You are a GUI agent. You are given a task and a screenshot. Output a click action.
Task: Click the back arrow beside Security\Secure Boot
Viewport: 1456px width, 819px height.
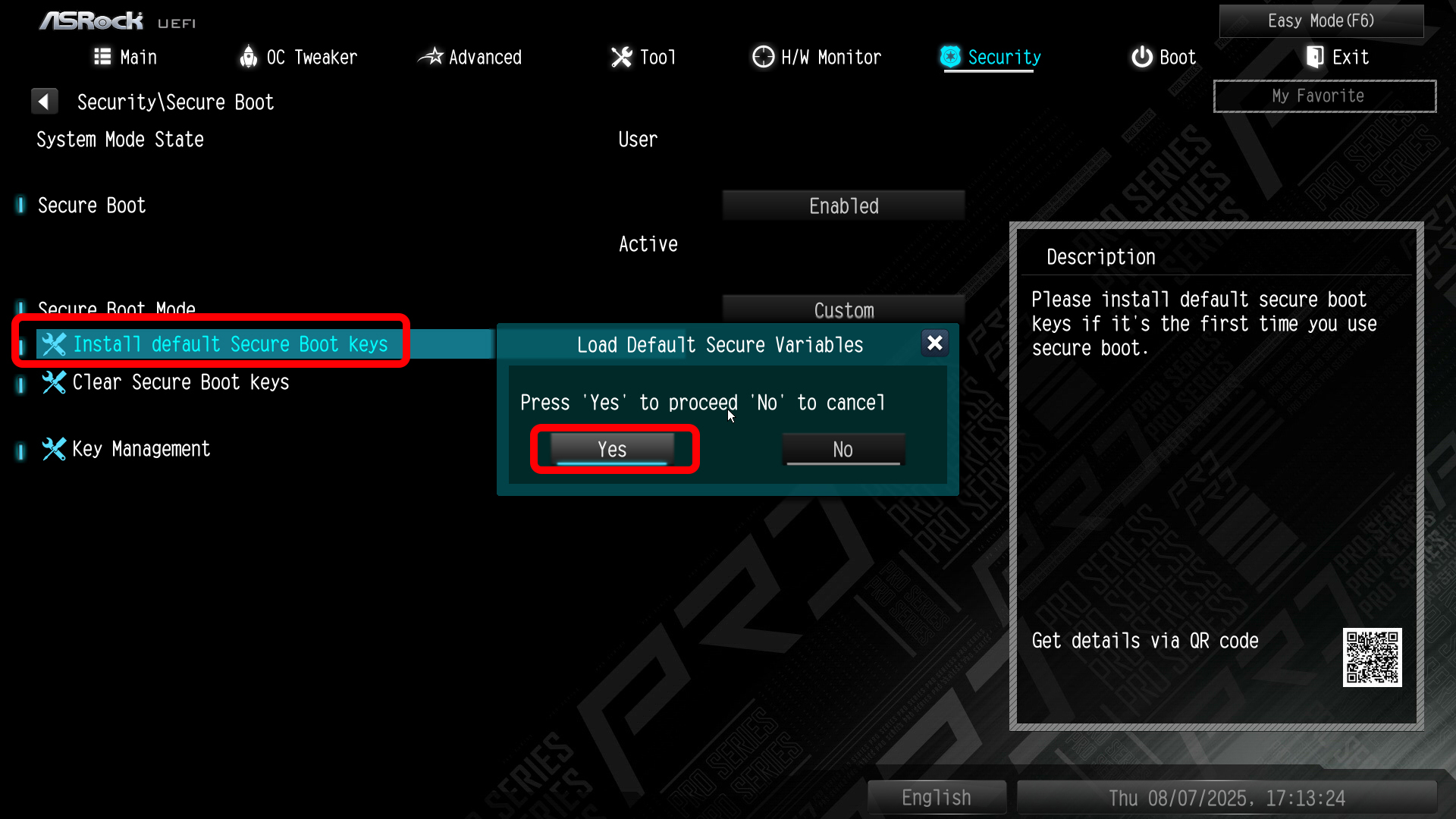click(45, 101)
